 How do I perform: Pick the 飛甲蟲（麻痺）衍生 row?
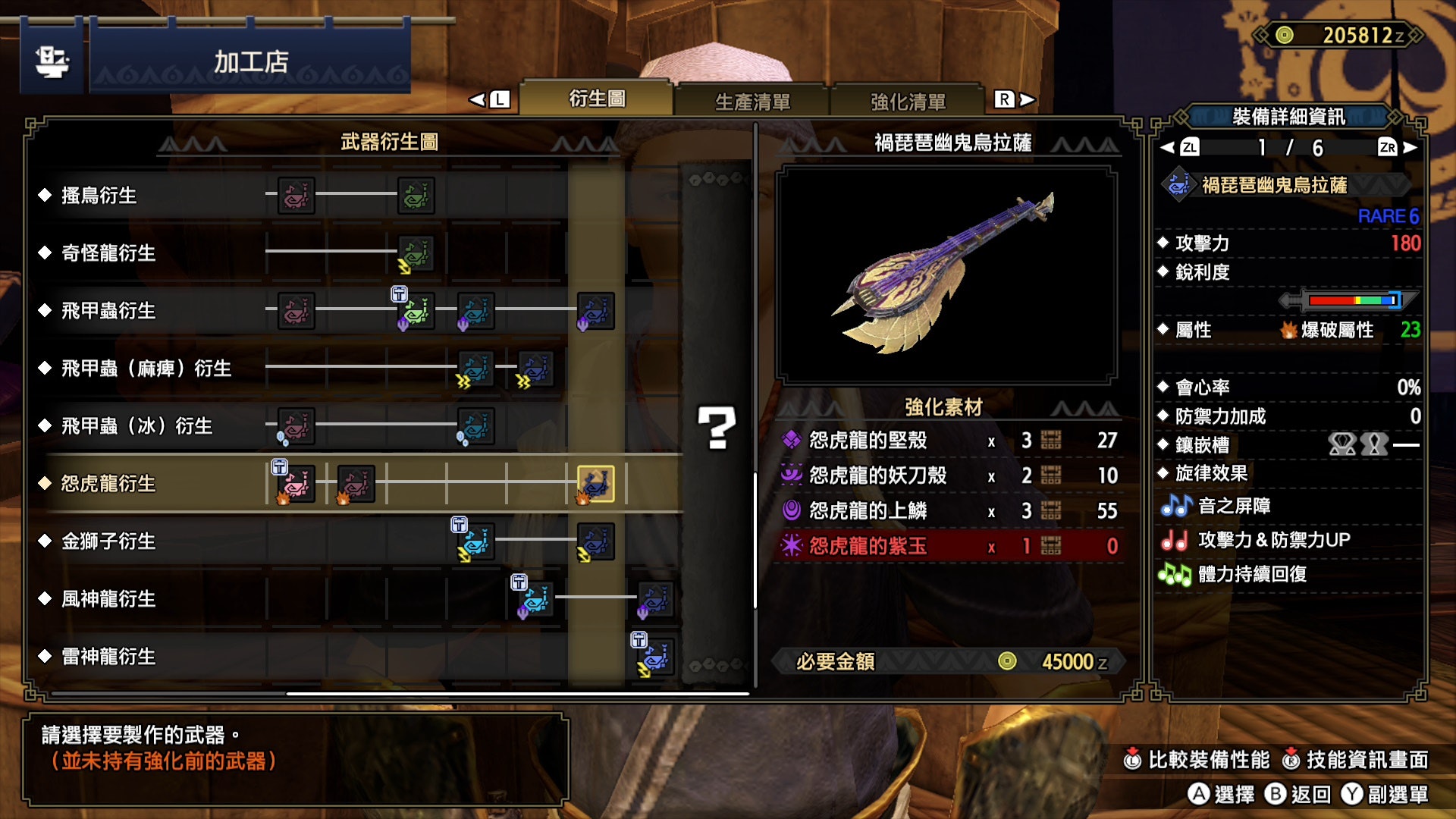click(x=146, y=369)
